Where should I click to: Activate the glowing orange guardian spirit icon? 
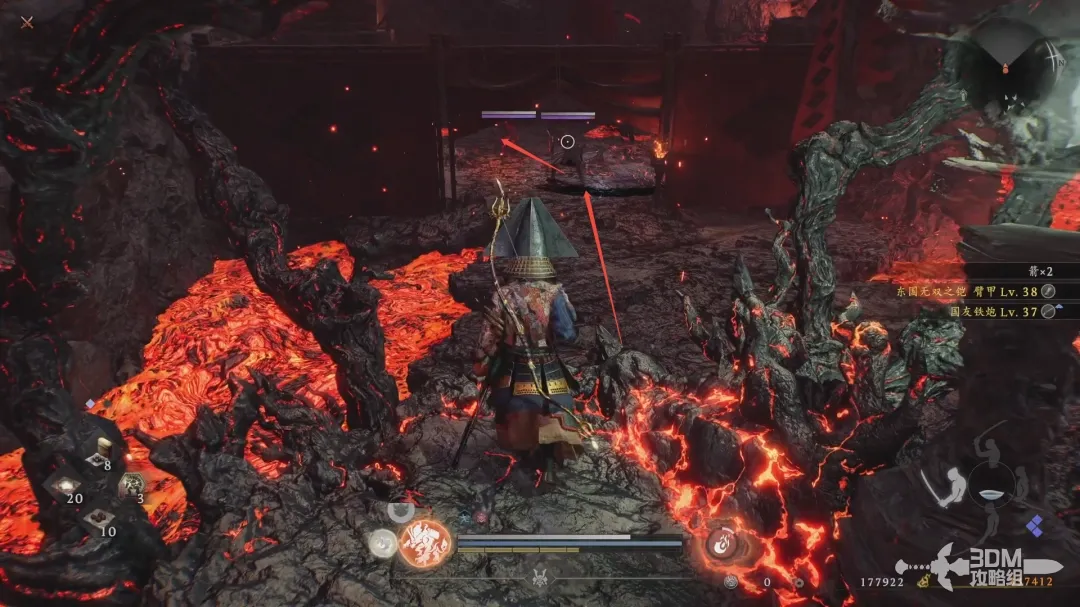(424, 544)
